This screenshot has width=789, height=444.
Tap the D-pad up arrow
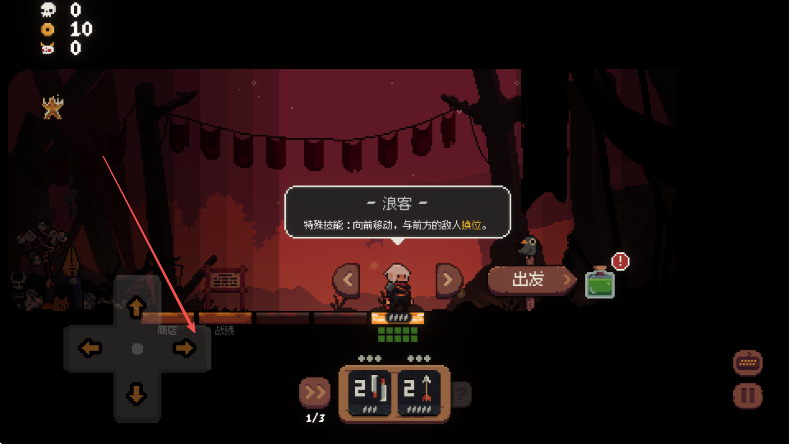137,307
